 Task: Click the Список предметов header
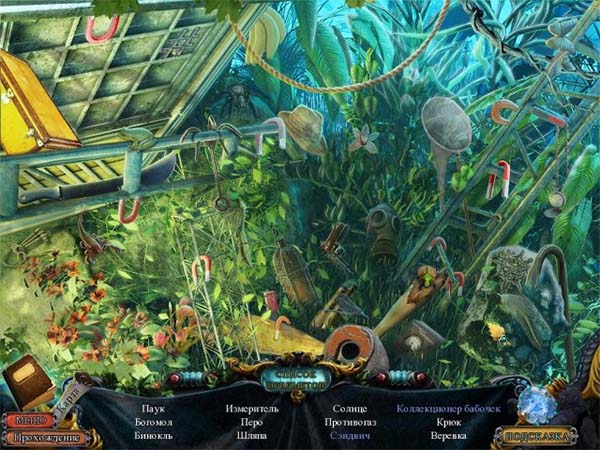(299, 380)
